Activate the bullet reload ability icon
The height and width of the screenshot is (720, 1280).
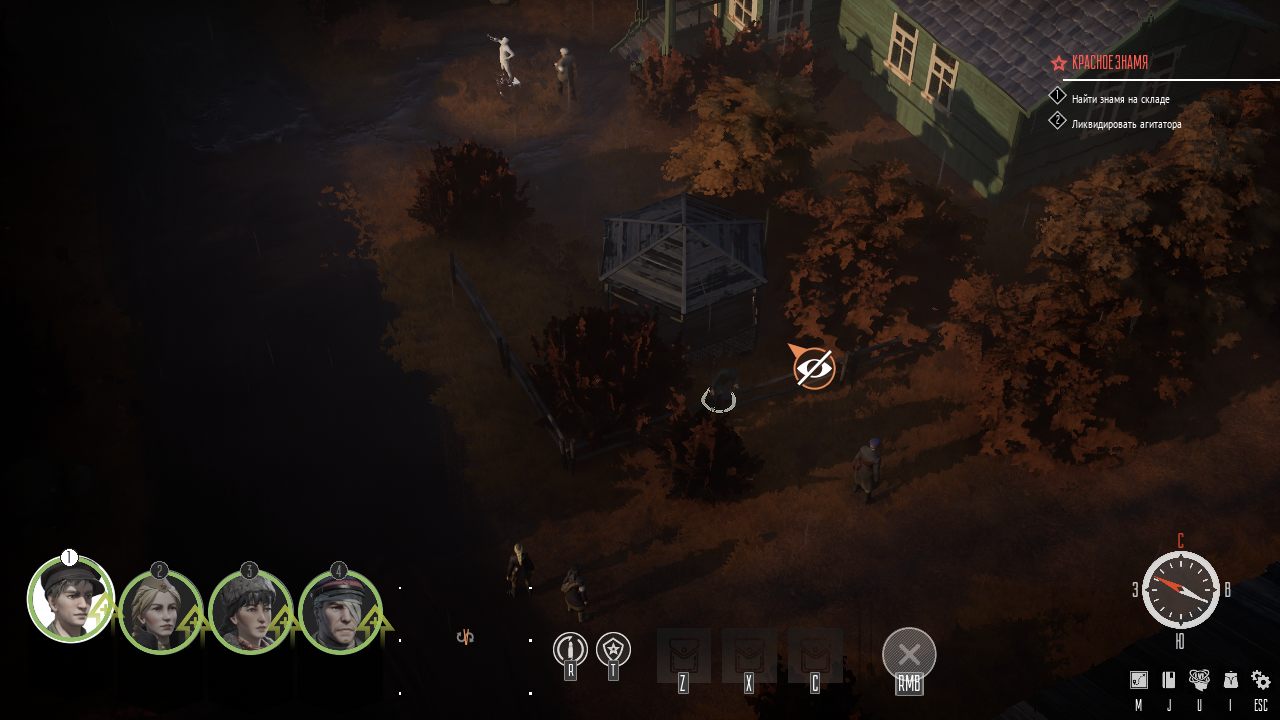pyautogui.click(x=570, y=650)
